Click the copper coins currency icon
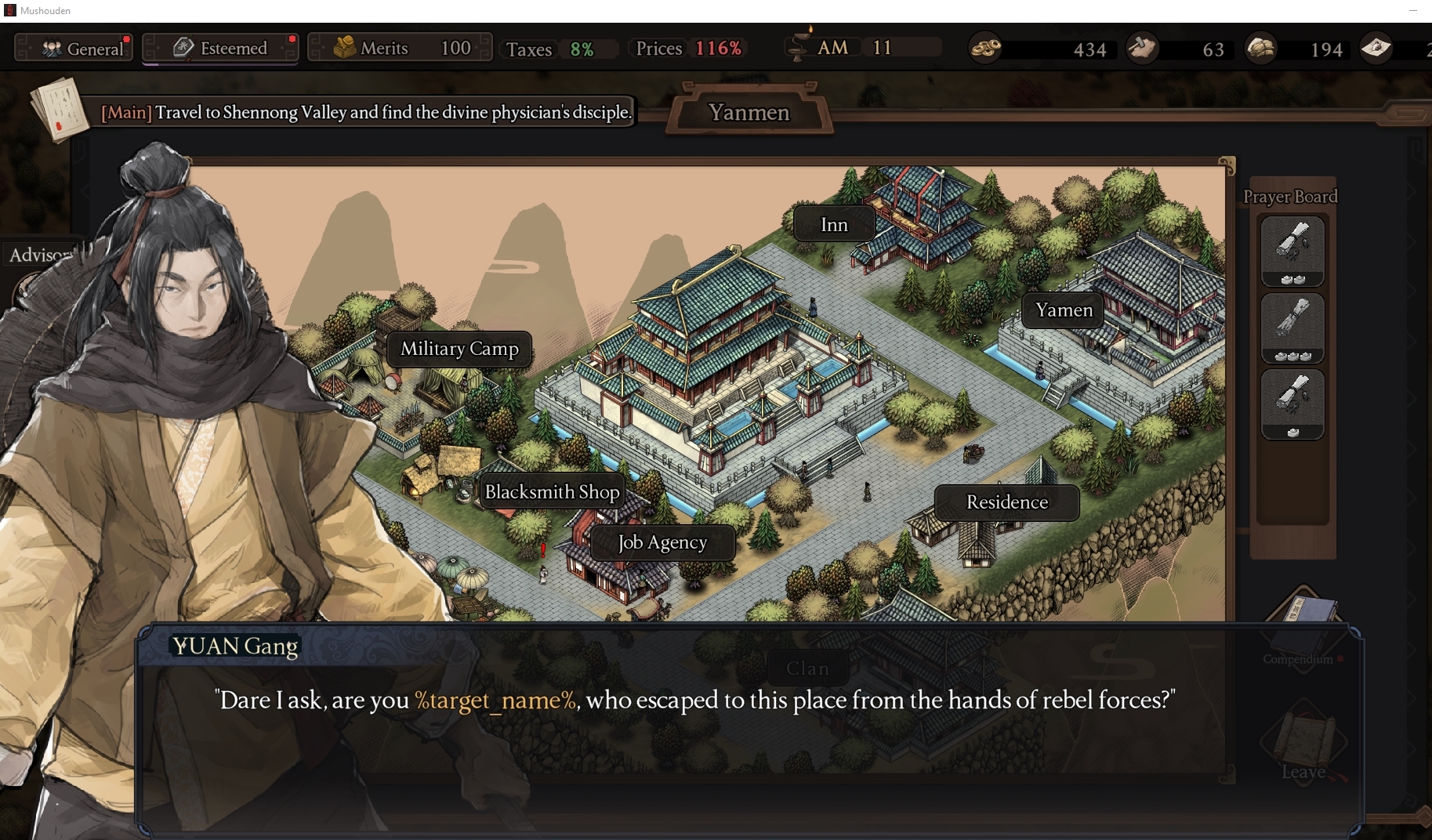1432x840 pixels. 986,48
